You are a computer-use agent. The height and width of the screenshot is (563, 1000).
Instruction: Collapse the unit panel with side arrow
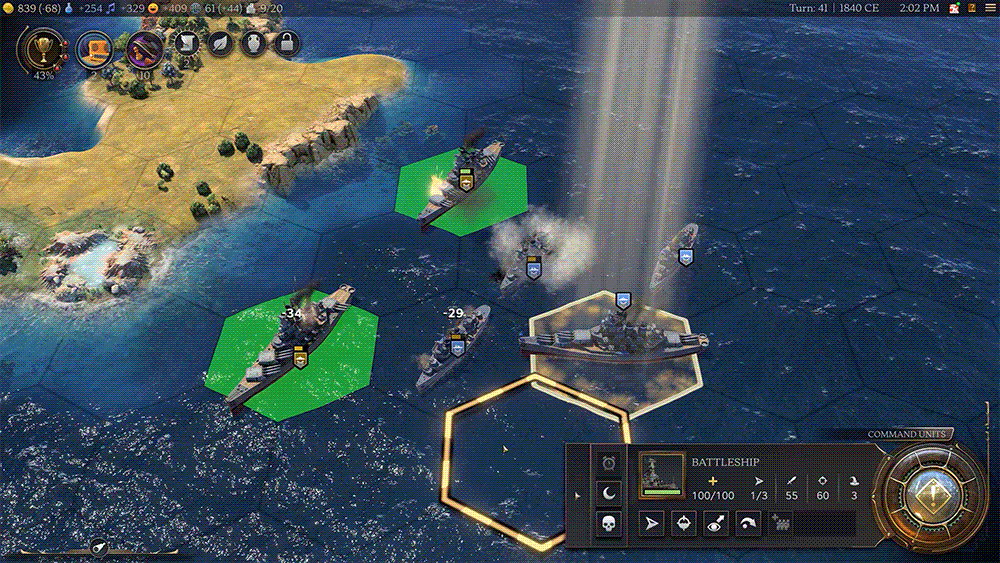point(577,494)
